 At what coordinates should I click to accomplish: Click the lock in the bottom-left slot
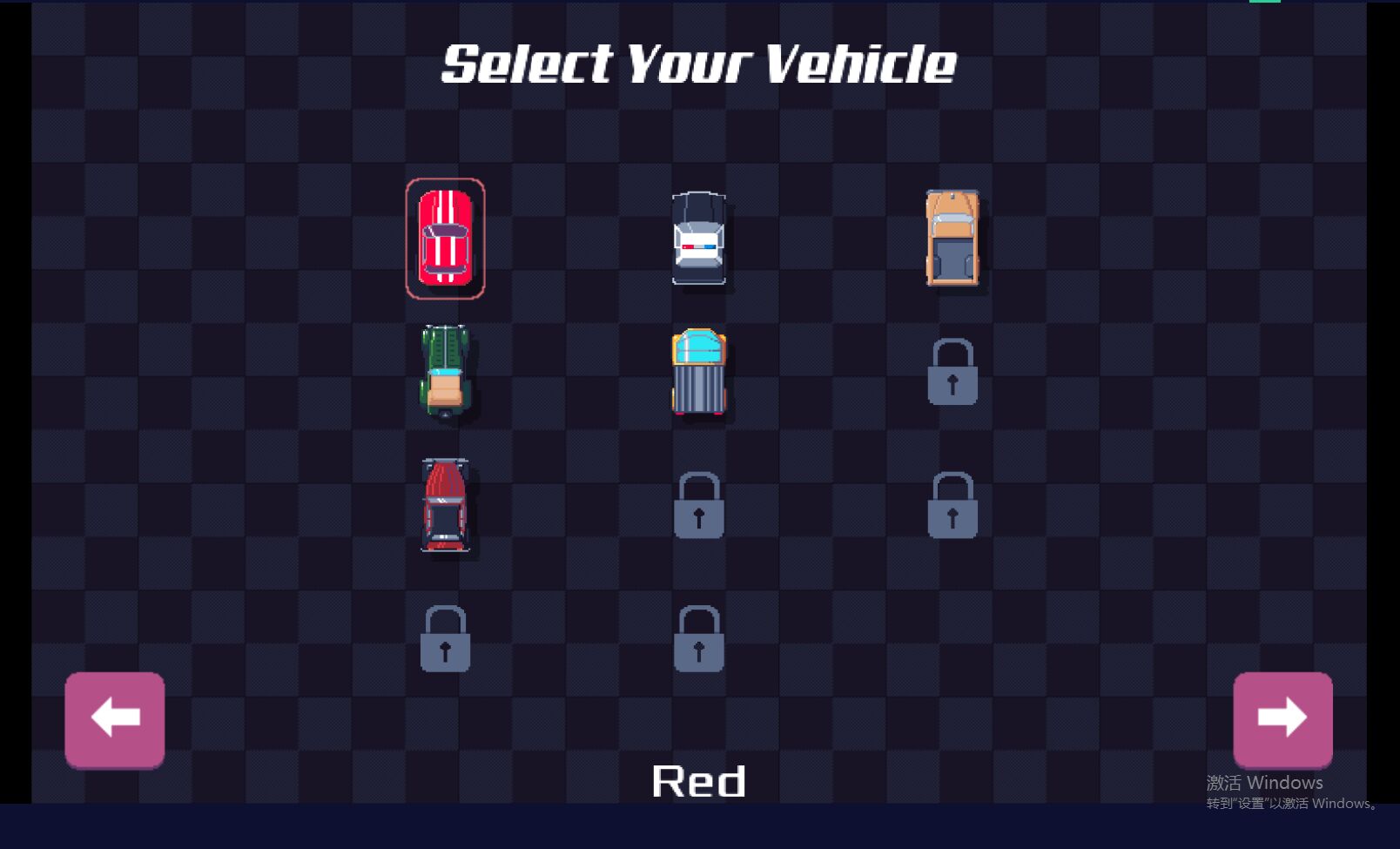point(446,641)
